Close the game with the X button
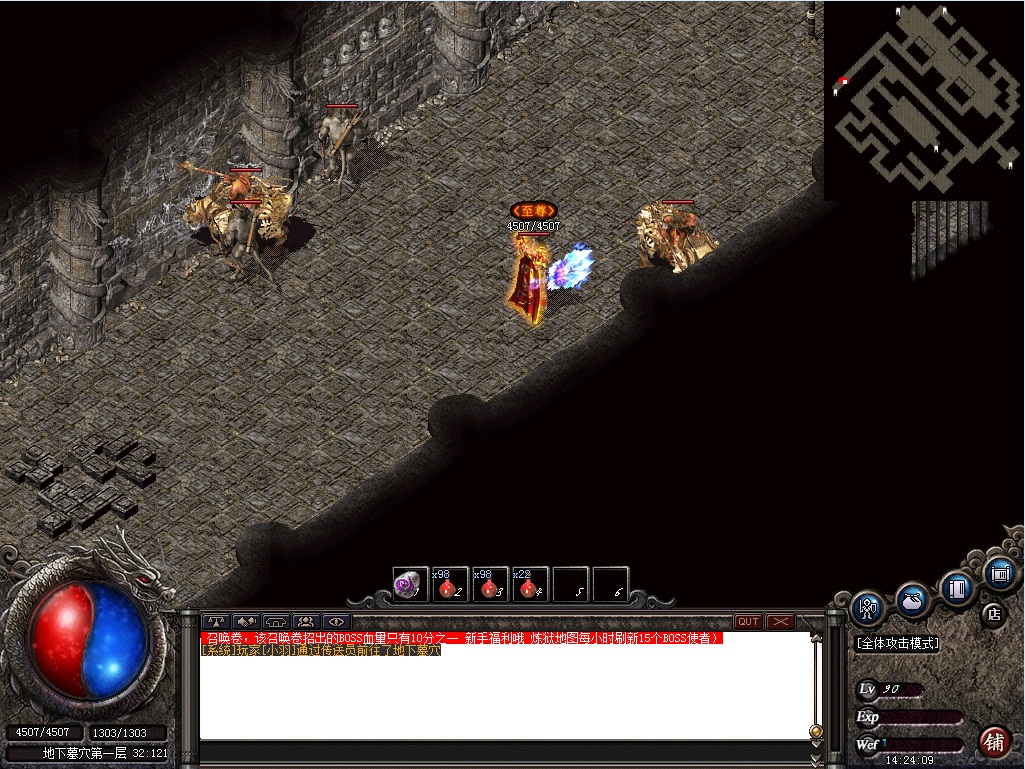This screenshot has width=1025, height=769. [780, 621]
